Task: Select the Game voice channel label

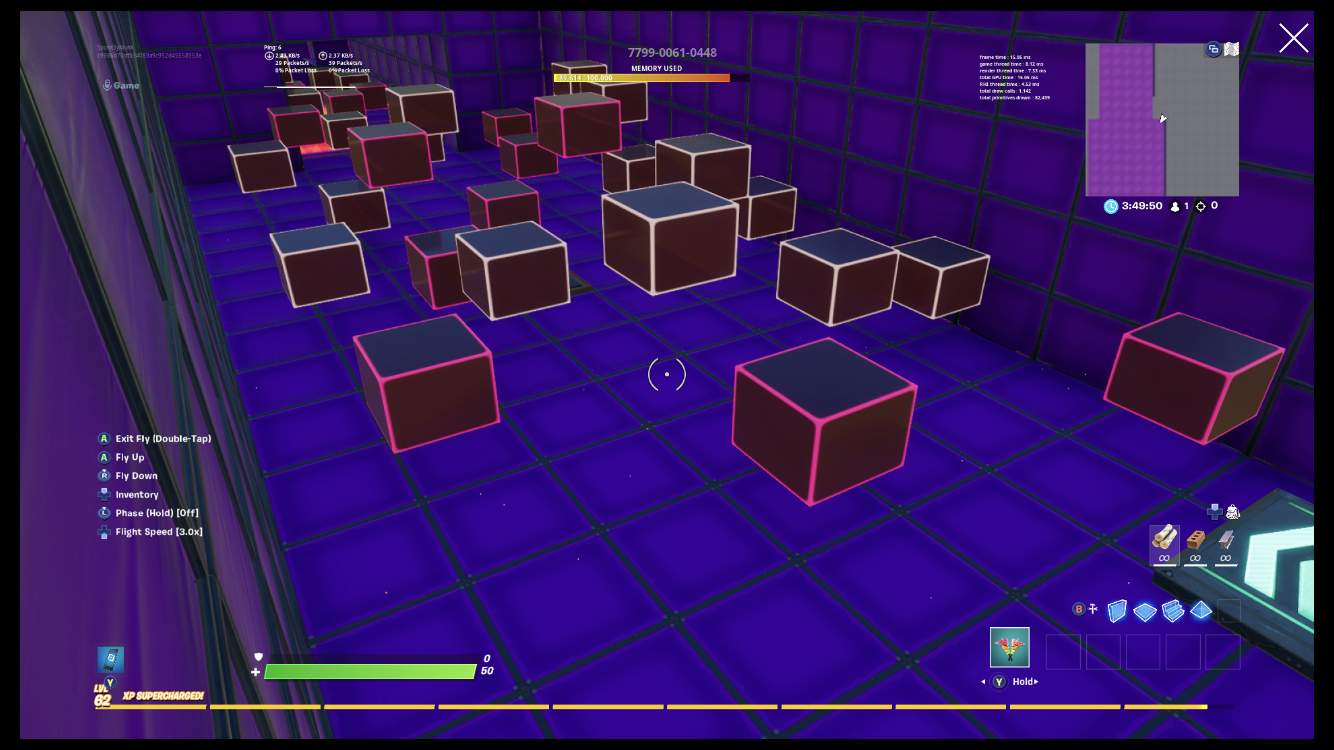Action: pyautogui.click(x=125, y=86)
